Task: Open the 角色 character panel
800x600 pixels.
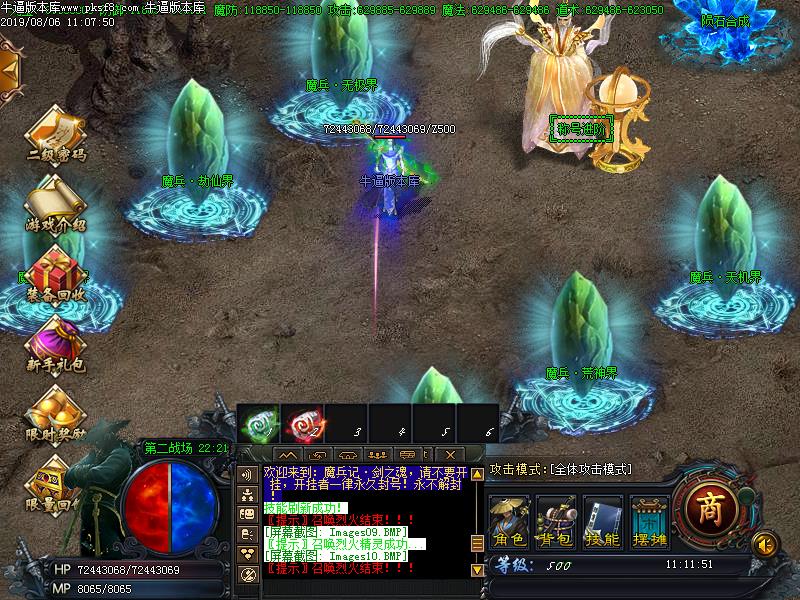Action: click(510, 523)
